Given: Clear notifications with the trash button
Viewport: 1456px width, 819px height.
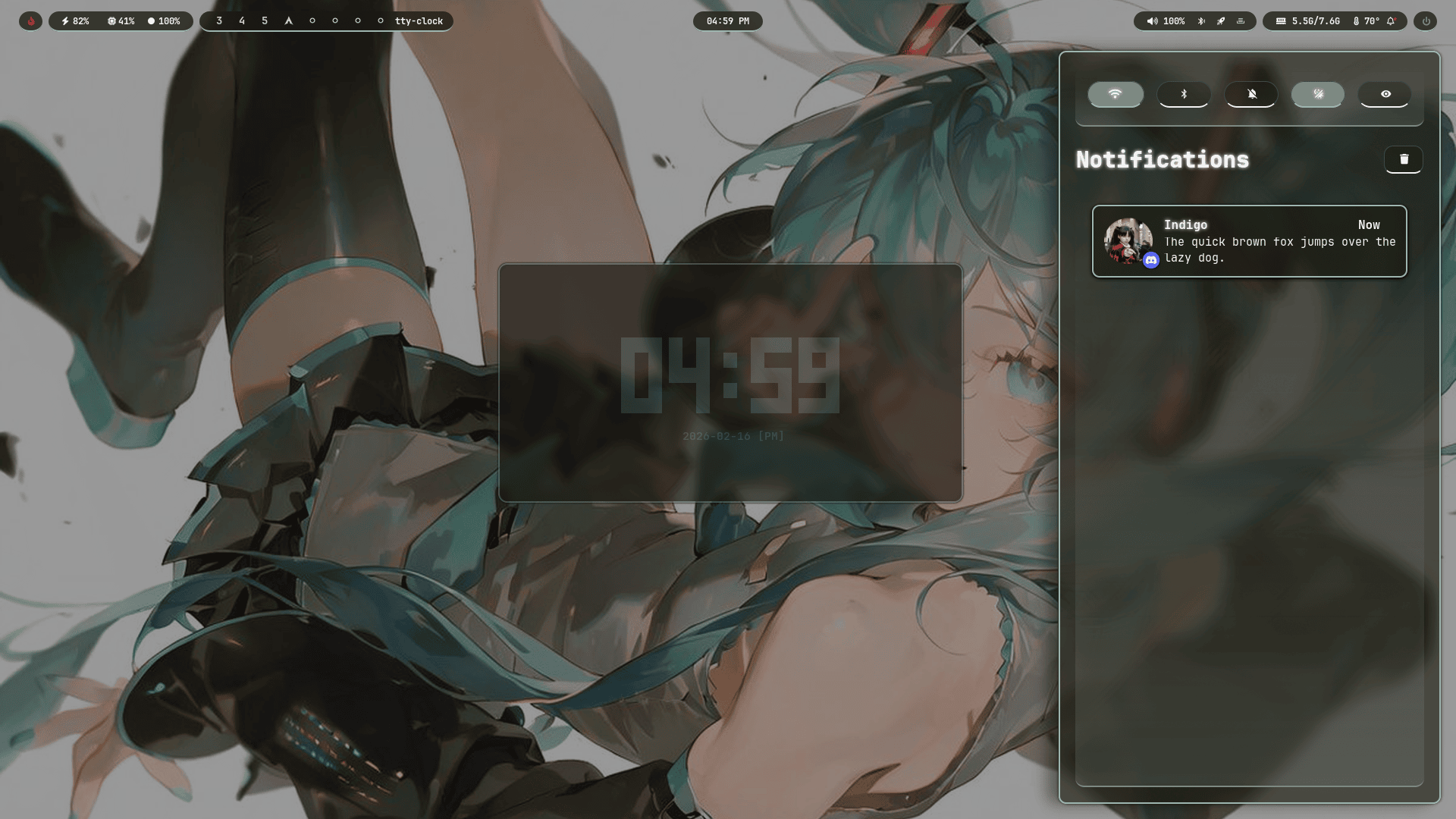Looking at the screenshot, I should 1403,159.
